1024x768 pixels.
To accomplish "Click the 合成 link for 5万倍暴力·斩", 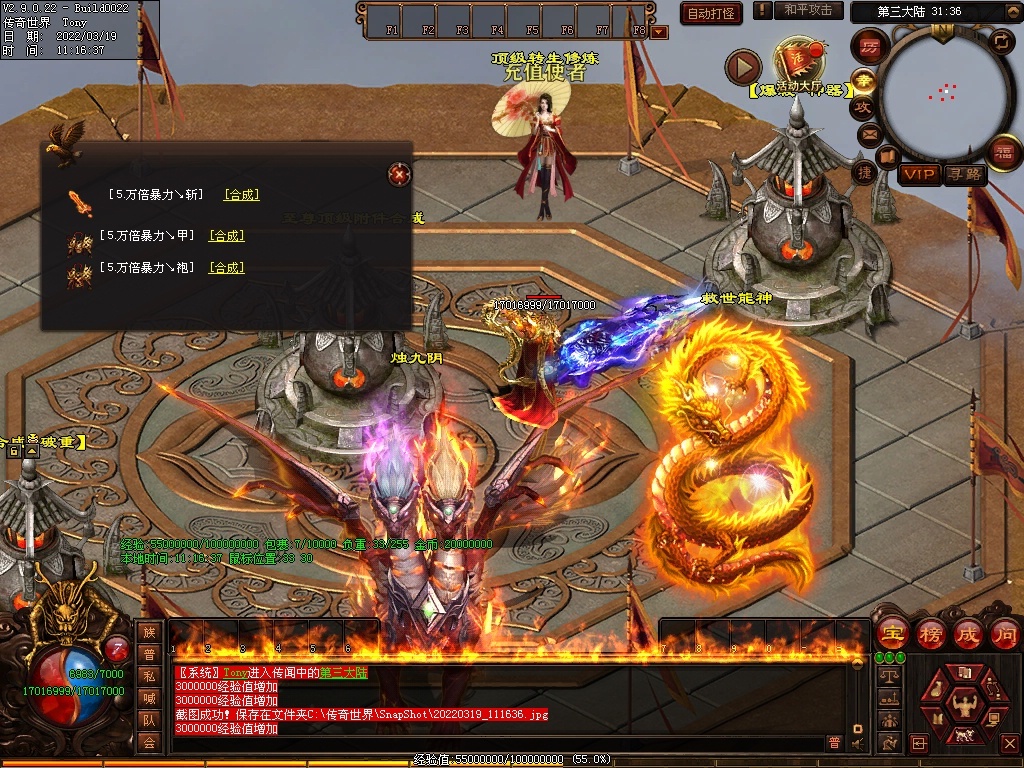I will coord(242,195).
